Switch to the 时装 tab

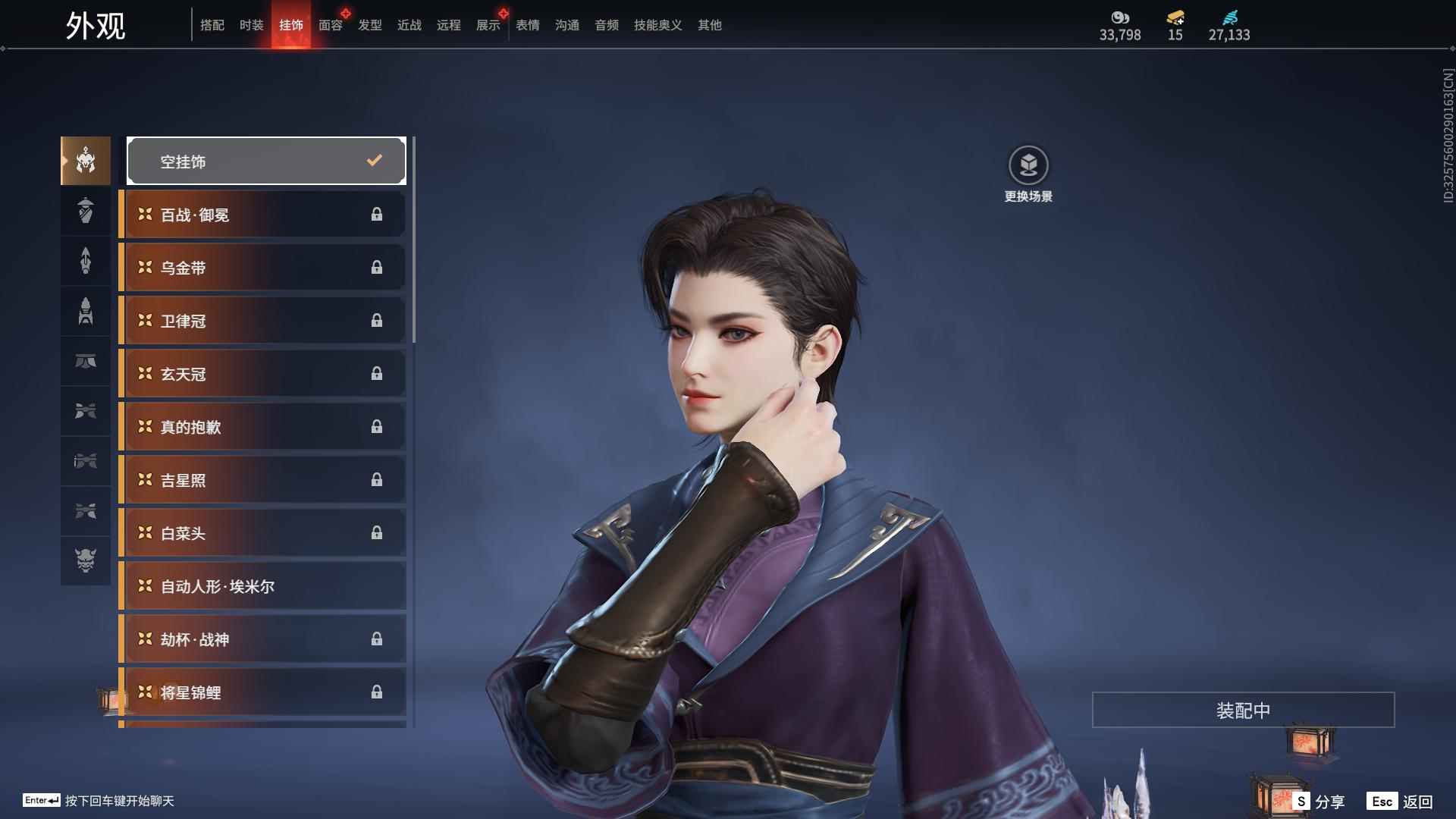click(x=251, y=25)
